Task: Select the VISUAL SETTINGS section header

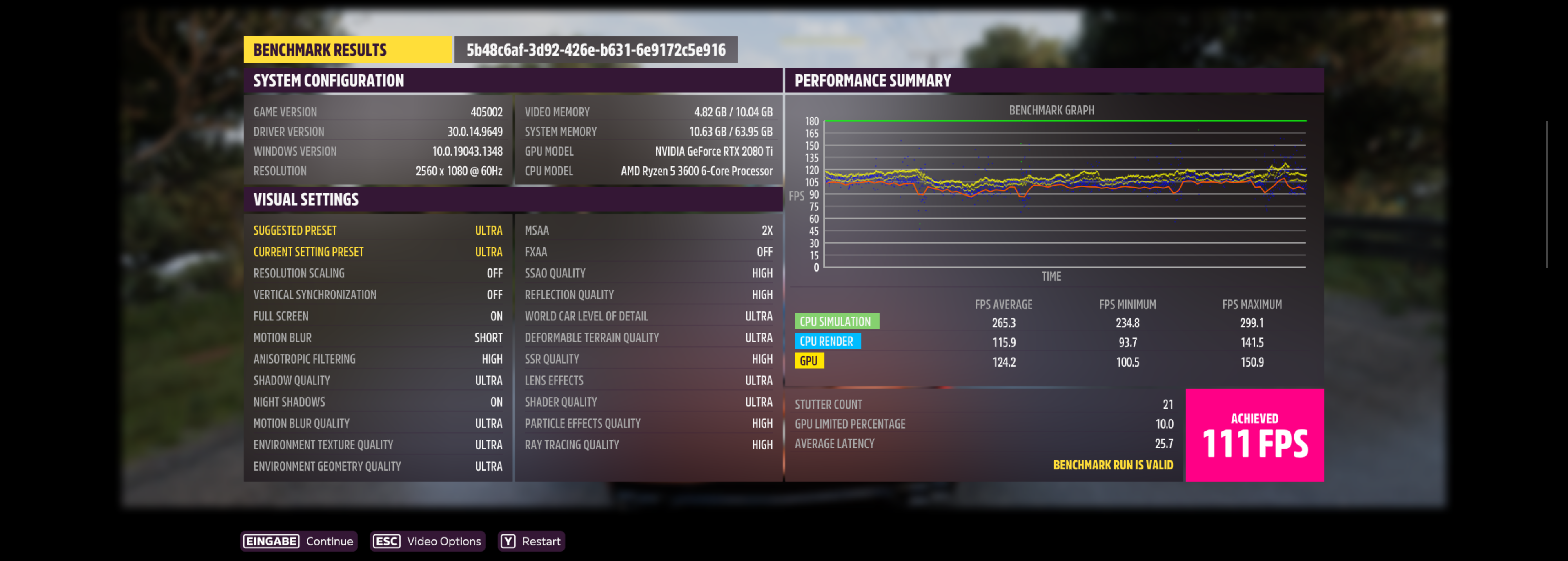Action: pos(305,199)
